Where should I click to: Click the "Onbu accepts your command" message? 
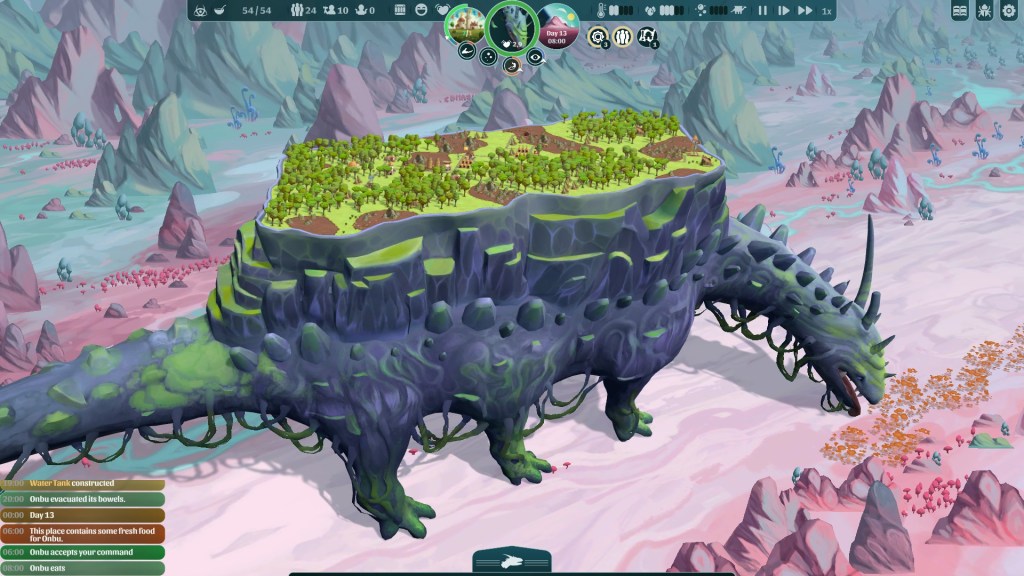click(x=84, y=552)
